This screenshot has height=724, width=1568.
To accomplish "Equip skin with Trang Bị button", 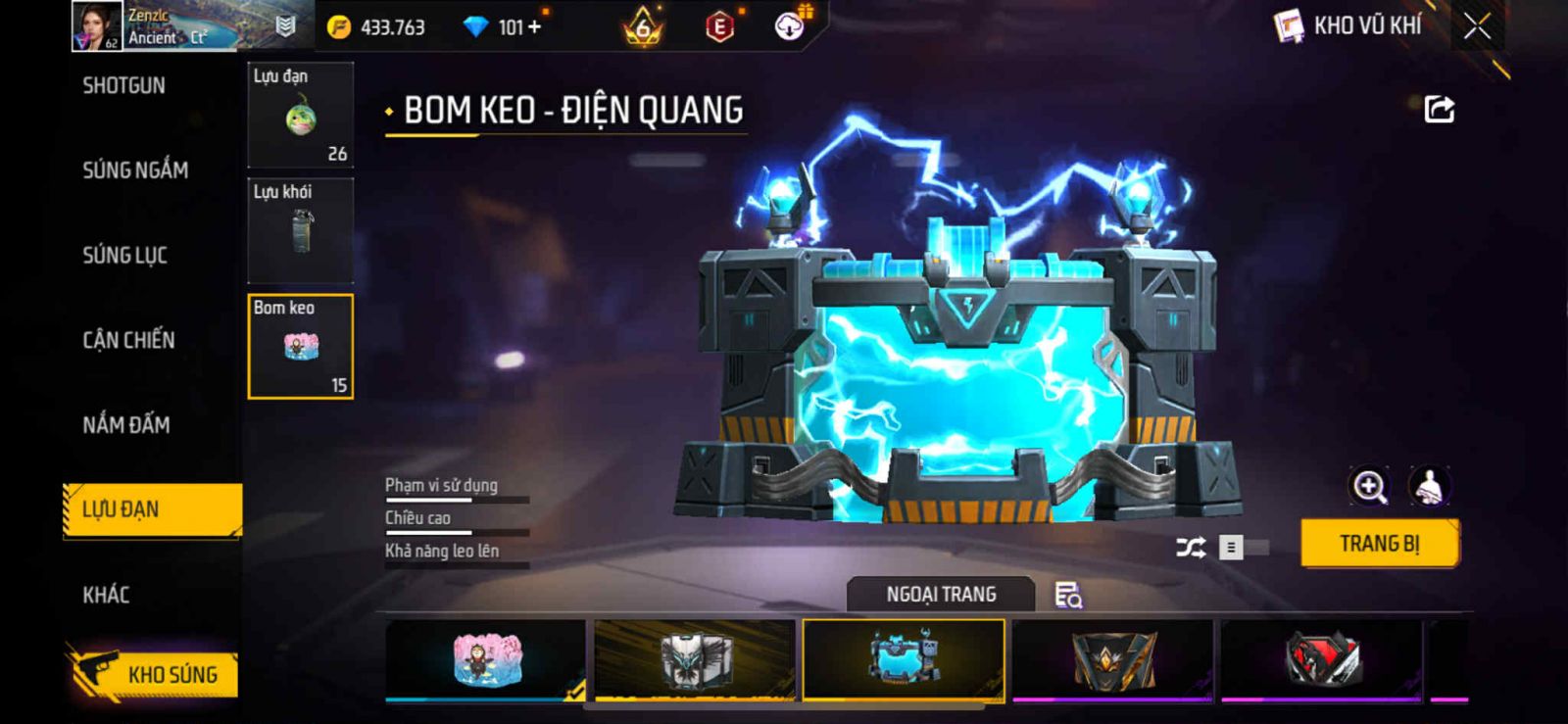I will [x=1379, y=544].
